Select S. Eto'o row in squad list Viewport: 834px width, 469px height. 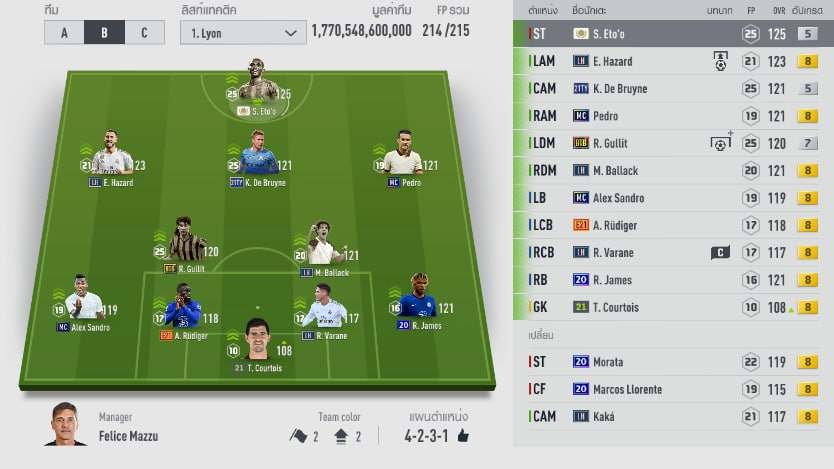coord(672,34)
